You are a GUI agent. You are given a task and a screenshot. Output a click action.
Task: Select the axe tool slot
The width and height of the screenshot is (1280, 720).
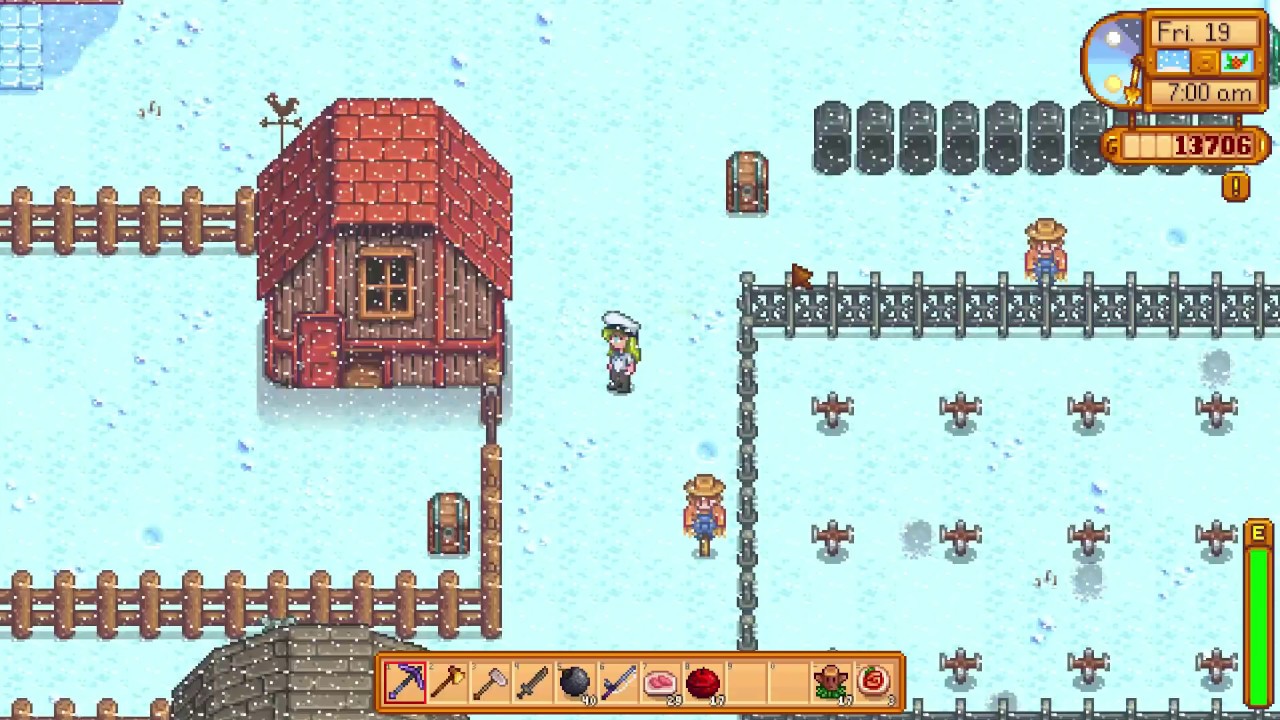coord(449,682)
